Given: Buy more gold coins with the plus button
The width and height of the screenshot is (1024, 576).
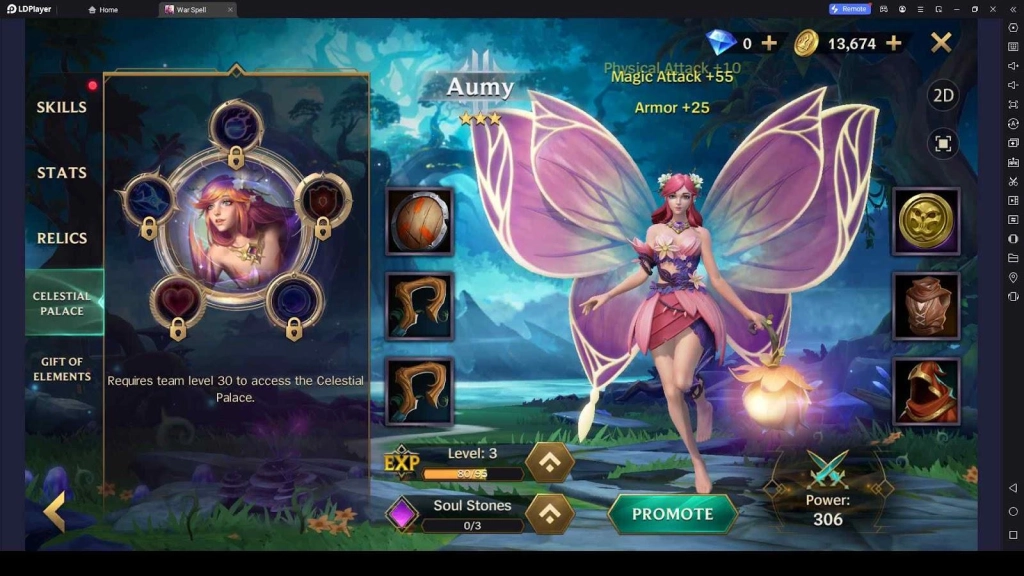Looking at the screenshot, I should coord(894,43).
